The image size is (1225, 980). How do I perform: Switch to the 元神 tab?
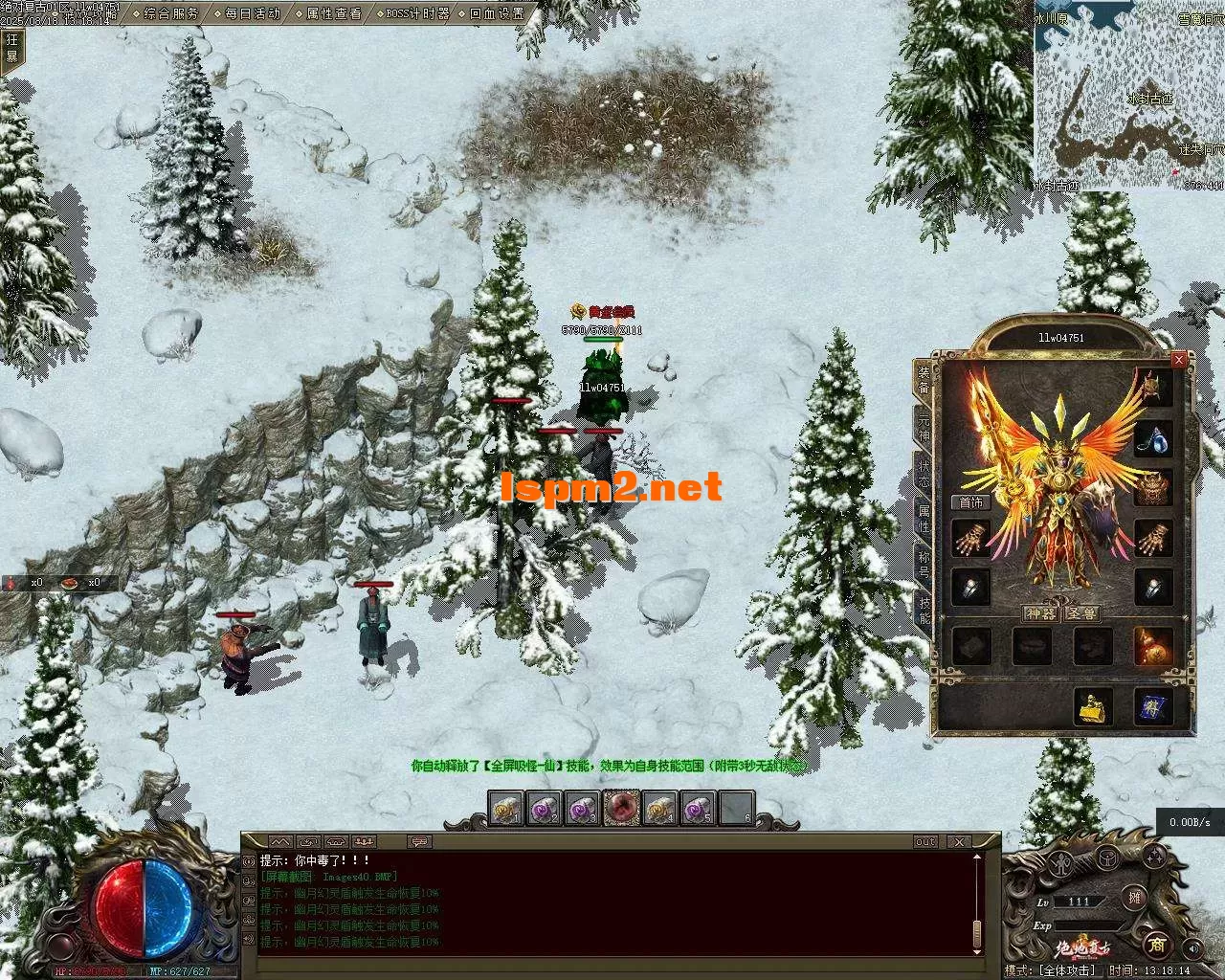coord(924,426)
